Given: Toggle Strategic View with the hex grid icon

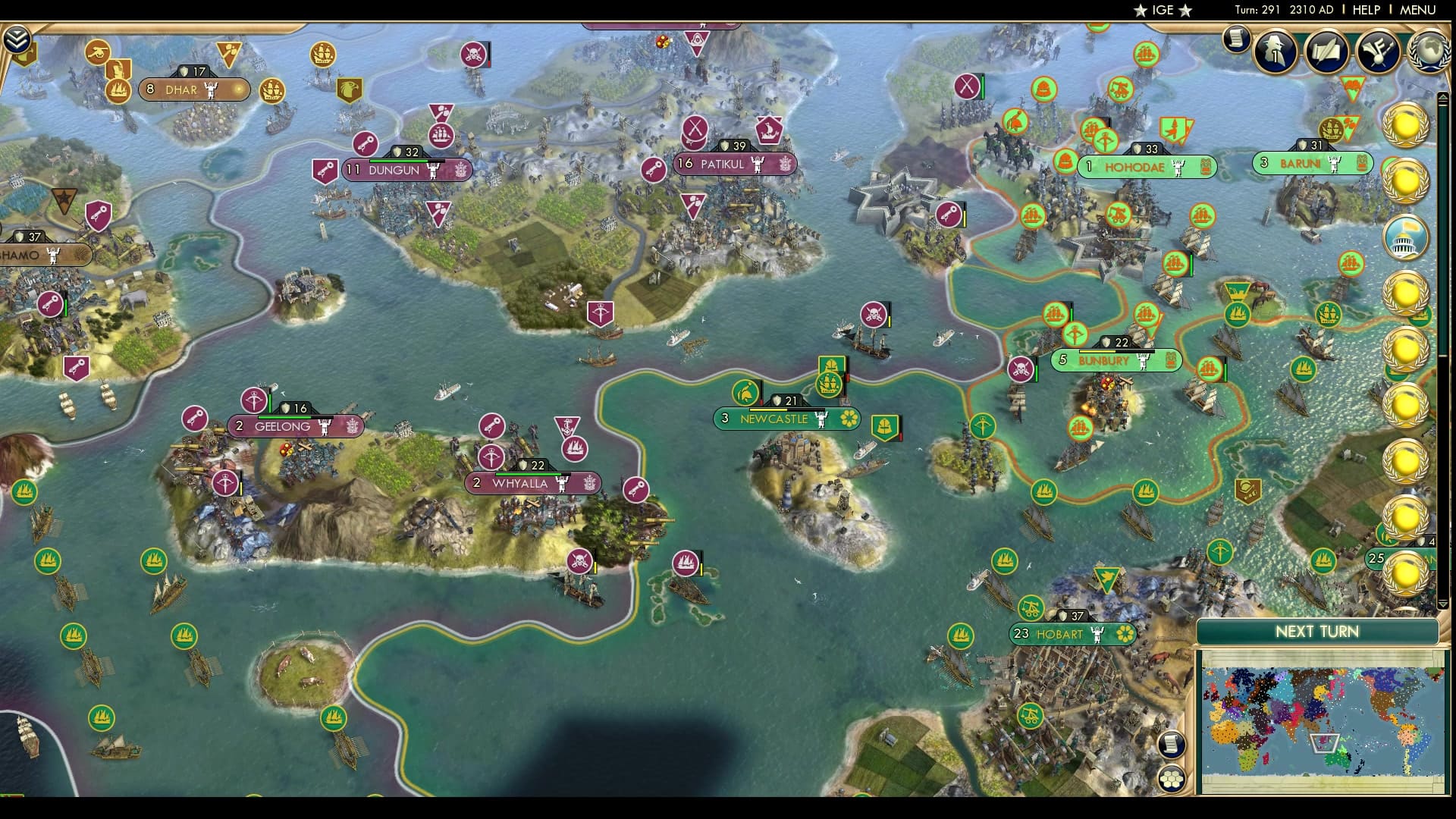Looking at the screenshot, I should (x=1172, y=779).
